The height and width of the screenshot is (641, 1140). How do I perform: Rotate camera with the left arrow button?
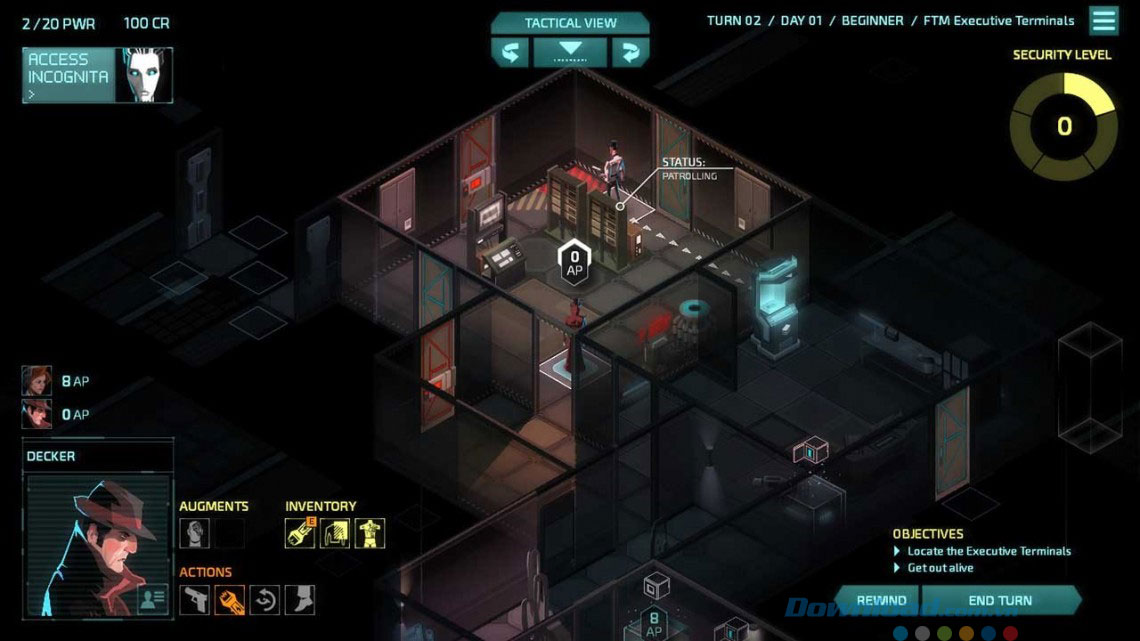510,52
